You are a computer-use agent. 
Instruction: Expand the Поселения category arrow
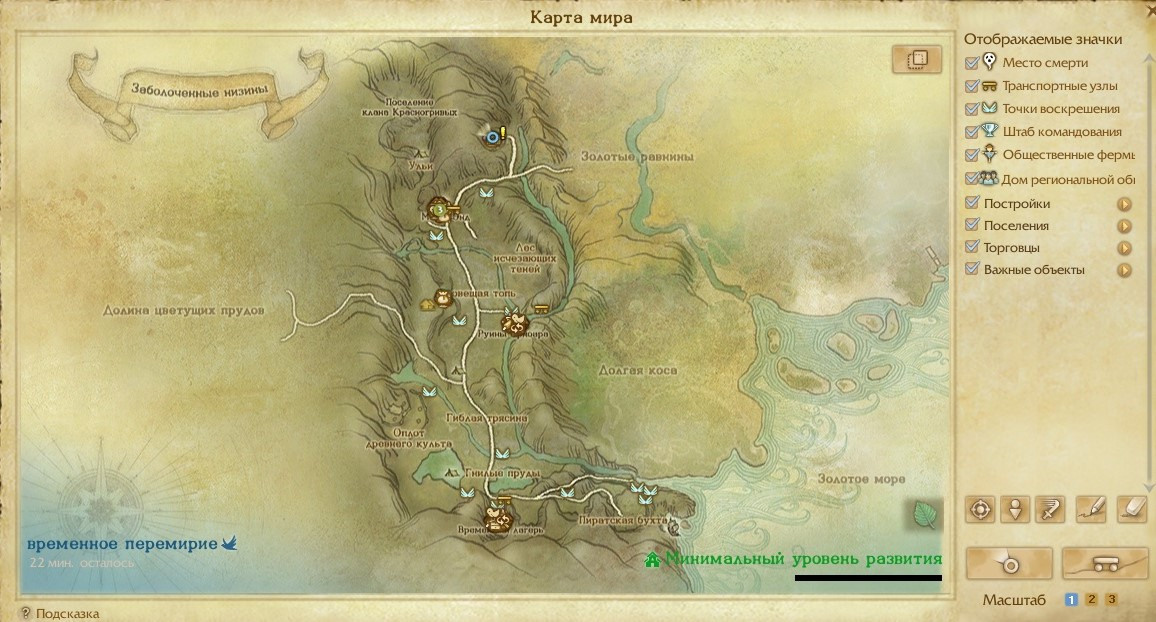(1124, 226)
